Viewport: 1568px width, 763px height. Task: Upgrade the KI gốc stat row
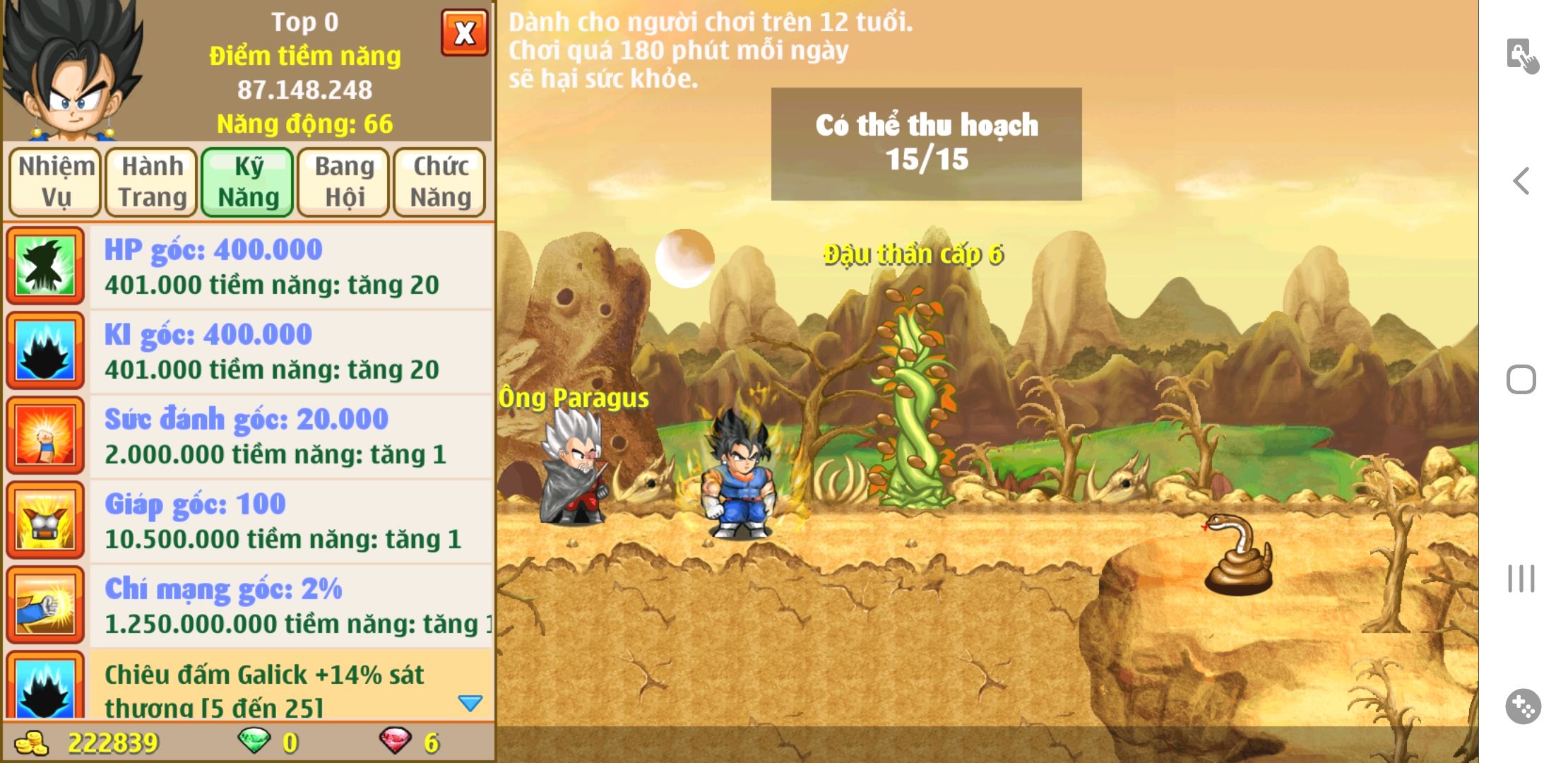(290, 351)
